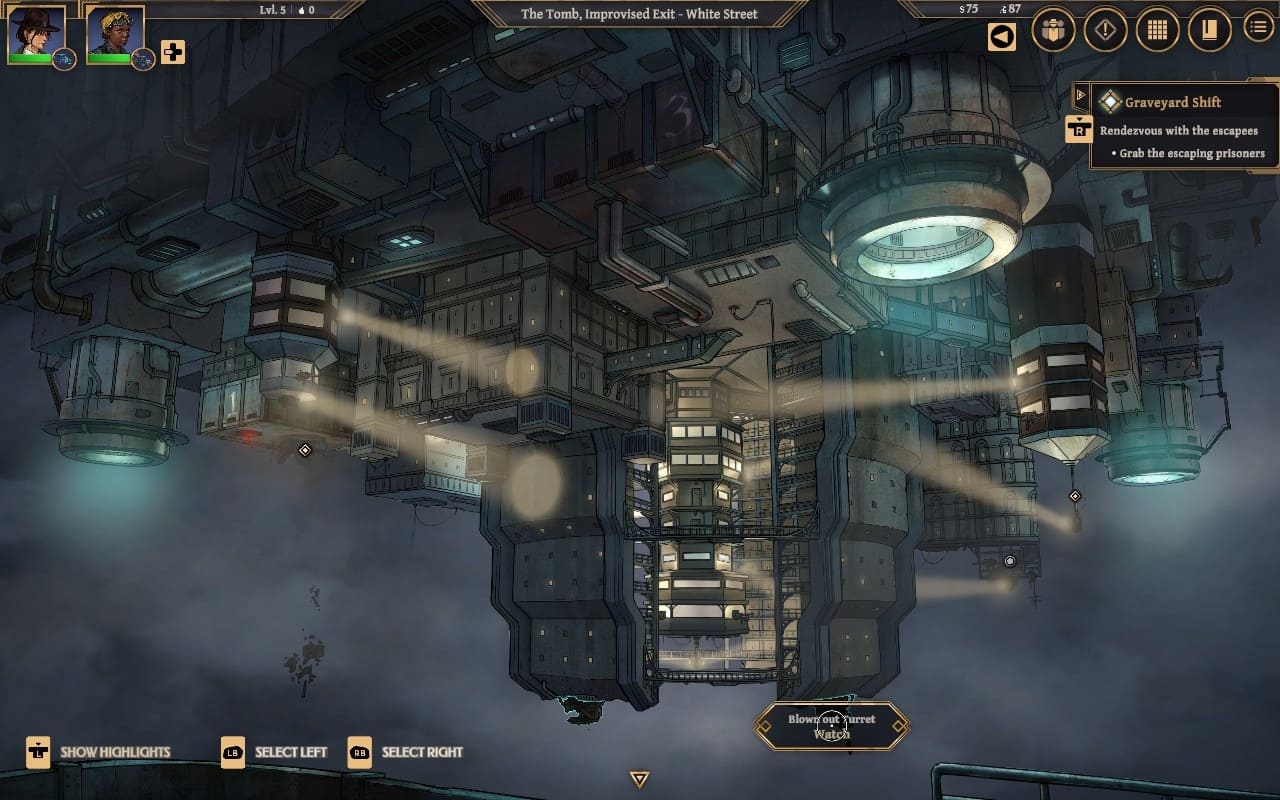Open the journal book icon

click(1209, 30)
